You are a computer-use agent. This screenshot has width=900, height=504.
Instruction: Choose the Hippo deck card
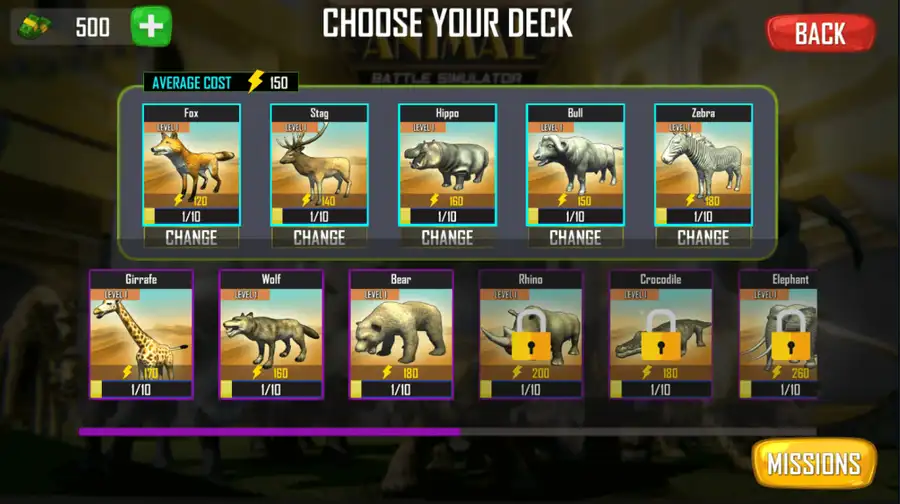[447, 164]
